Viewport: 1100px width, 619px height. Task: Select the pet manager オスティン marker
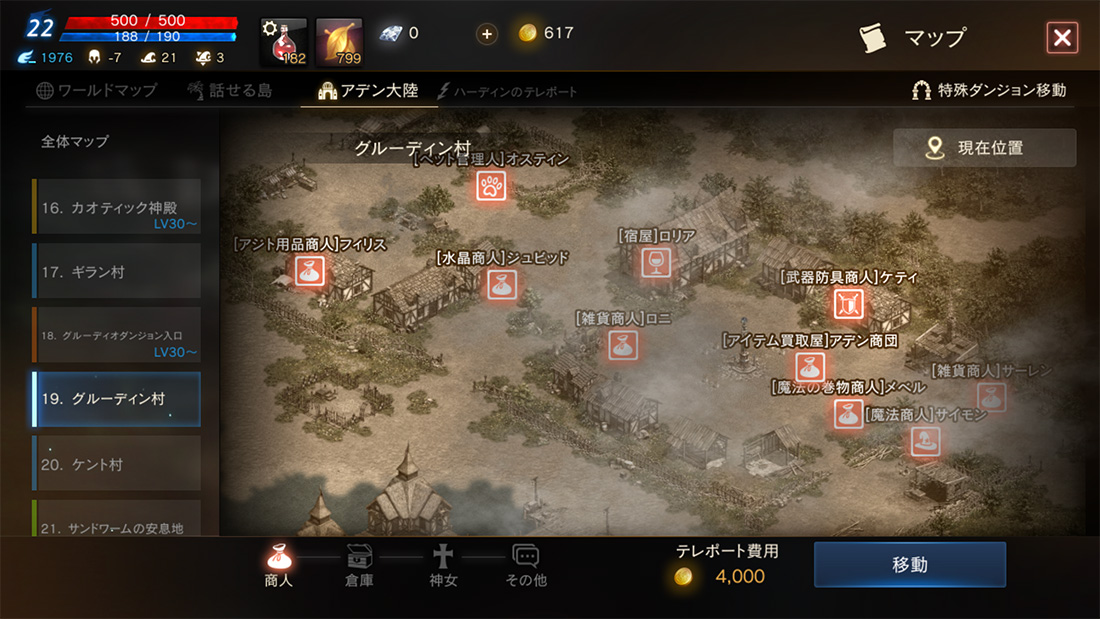(x=490, y=186)
